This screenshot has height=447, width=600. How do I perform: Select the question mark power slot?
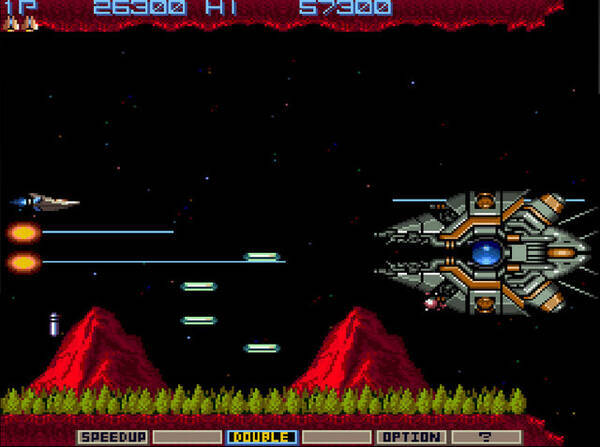[485, 437]
